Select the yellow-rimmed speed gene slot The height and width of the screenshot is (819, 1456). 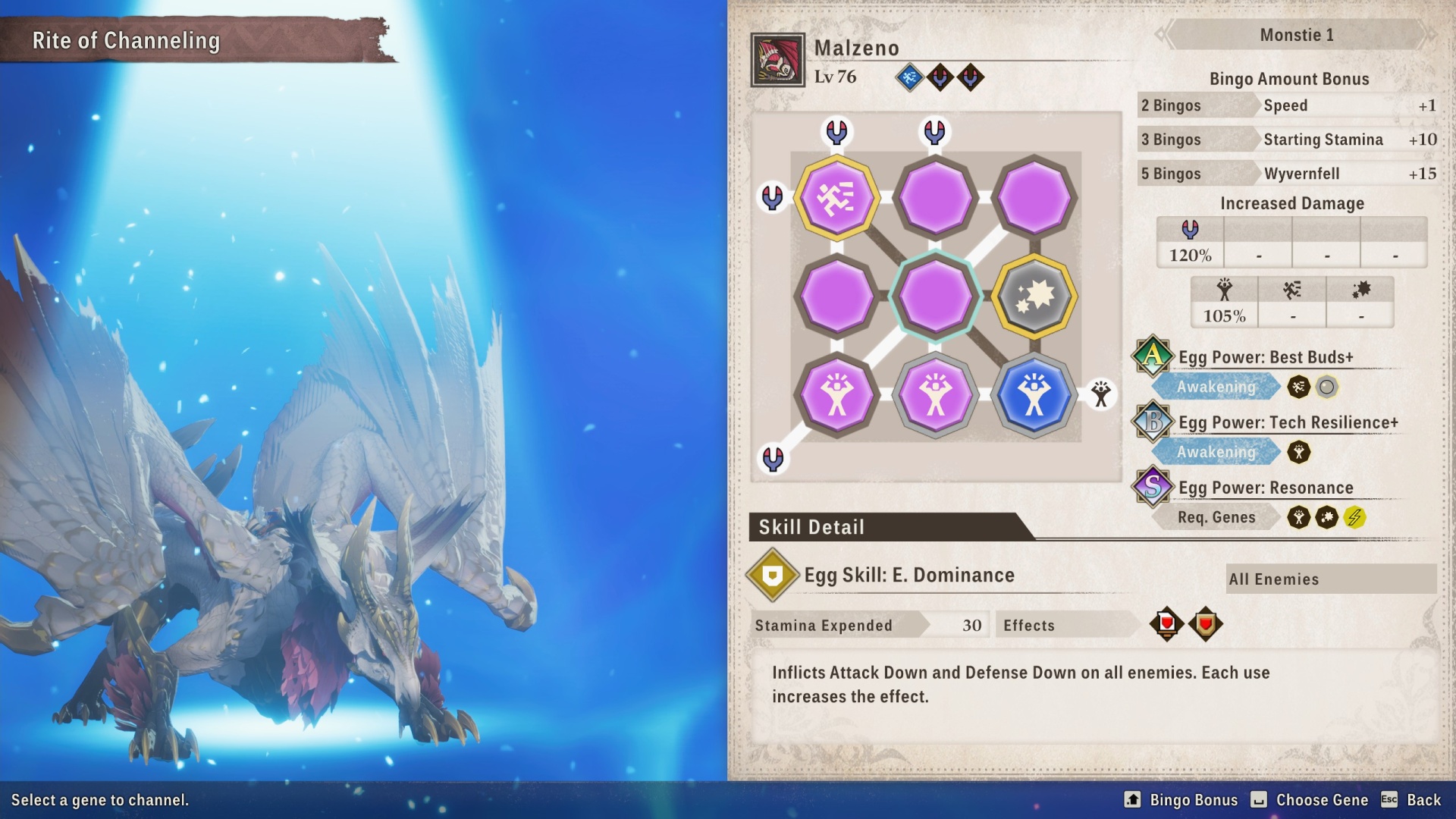(837, 196)
